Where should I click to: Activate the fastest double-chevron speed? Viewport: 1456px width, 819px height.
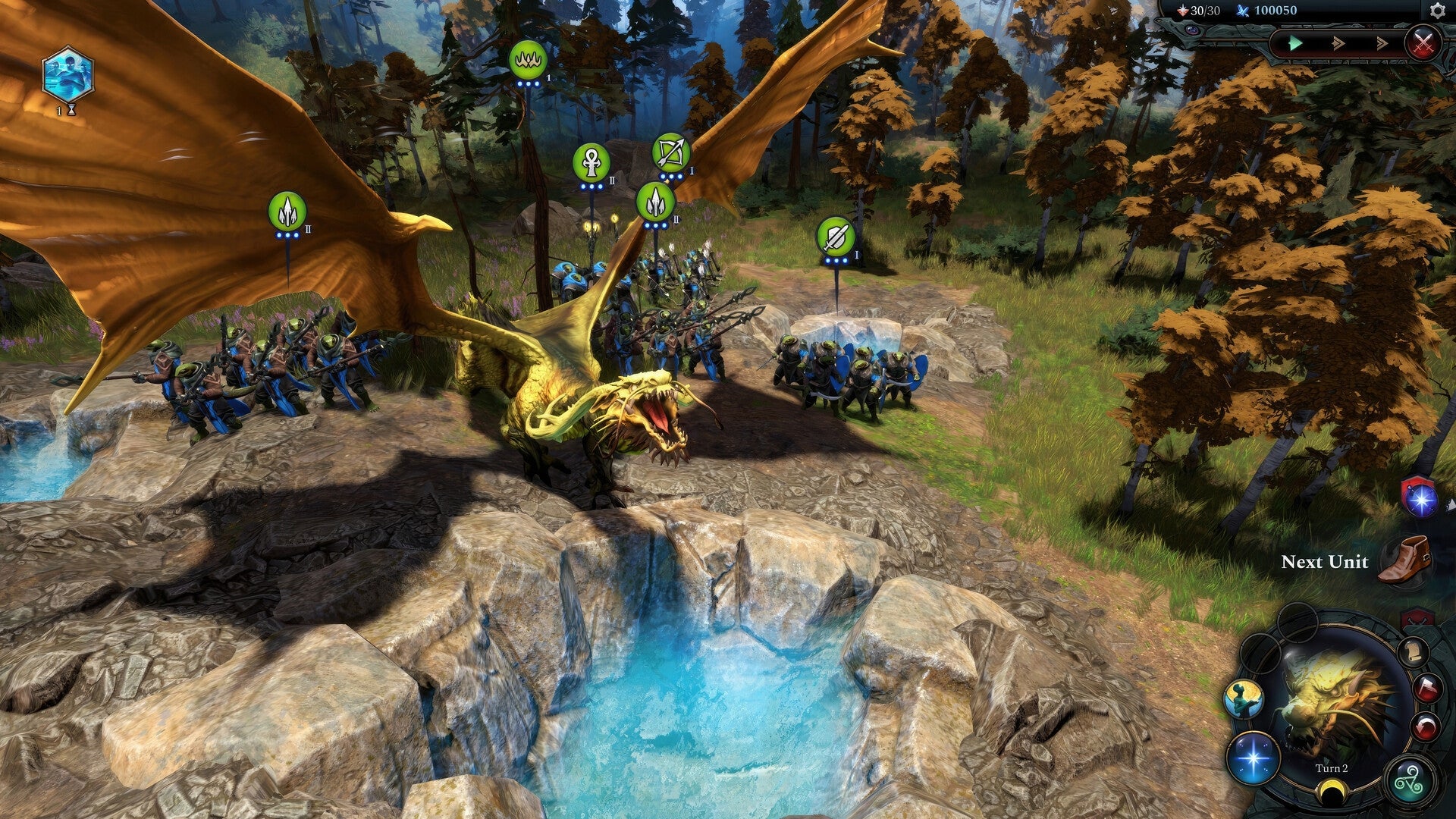(1382, 43)
